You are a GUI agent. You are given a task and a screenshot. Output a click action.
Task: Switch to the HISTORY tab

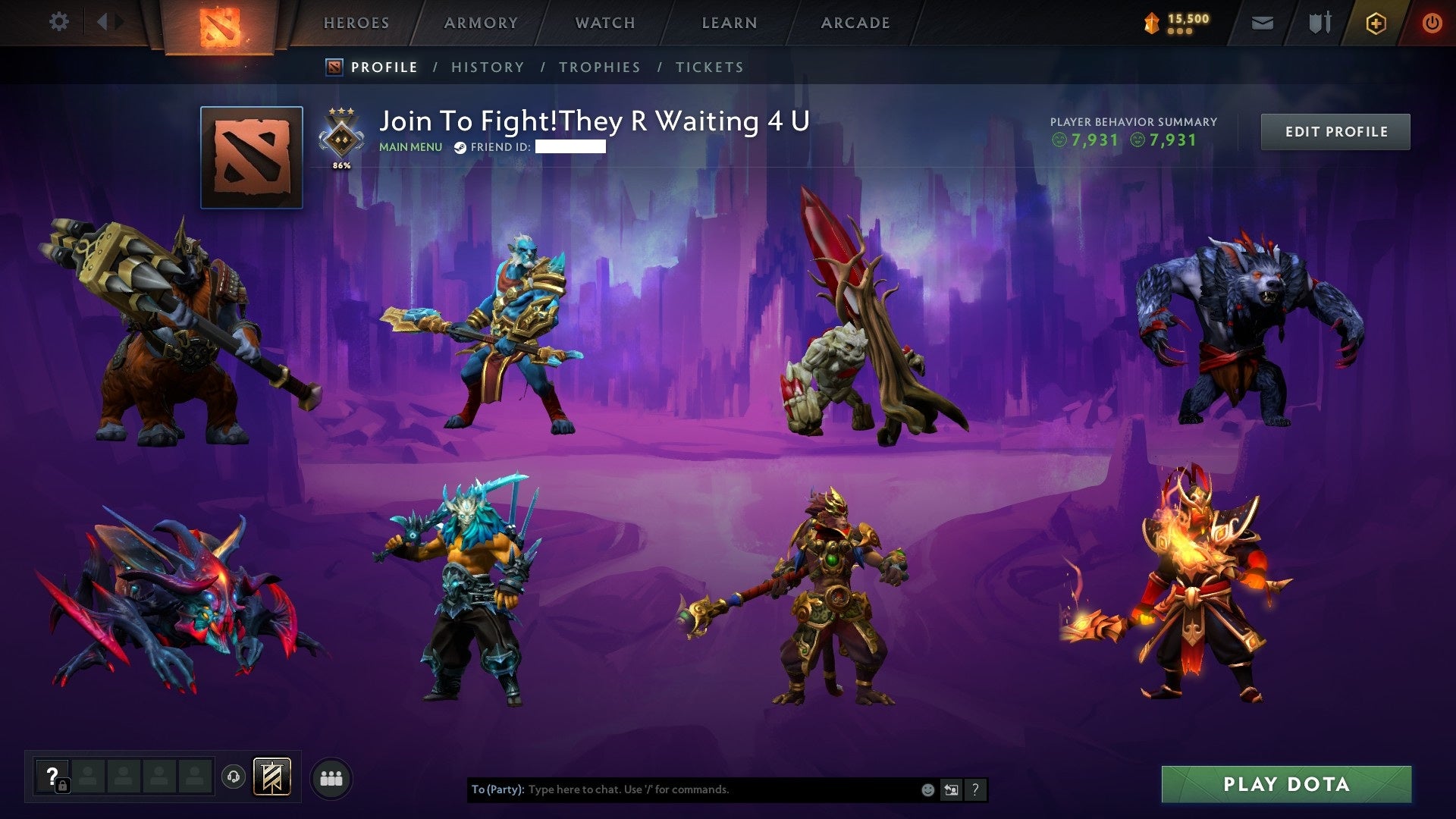[488, 67]
